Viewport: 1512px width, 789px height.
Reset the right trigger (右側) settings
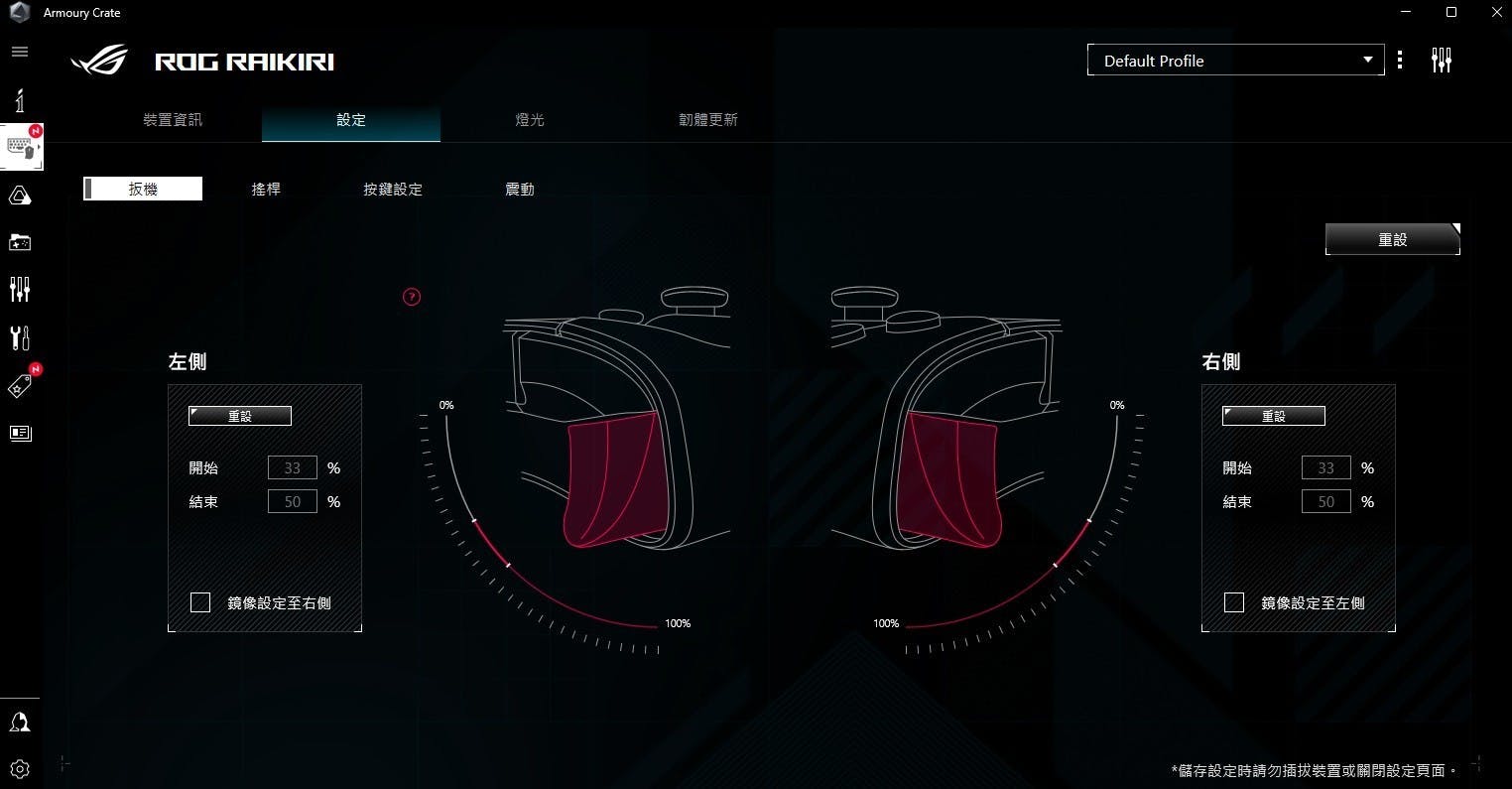[x=1274, y=416]
